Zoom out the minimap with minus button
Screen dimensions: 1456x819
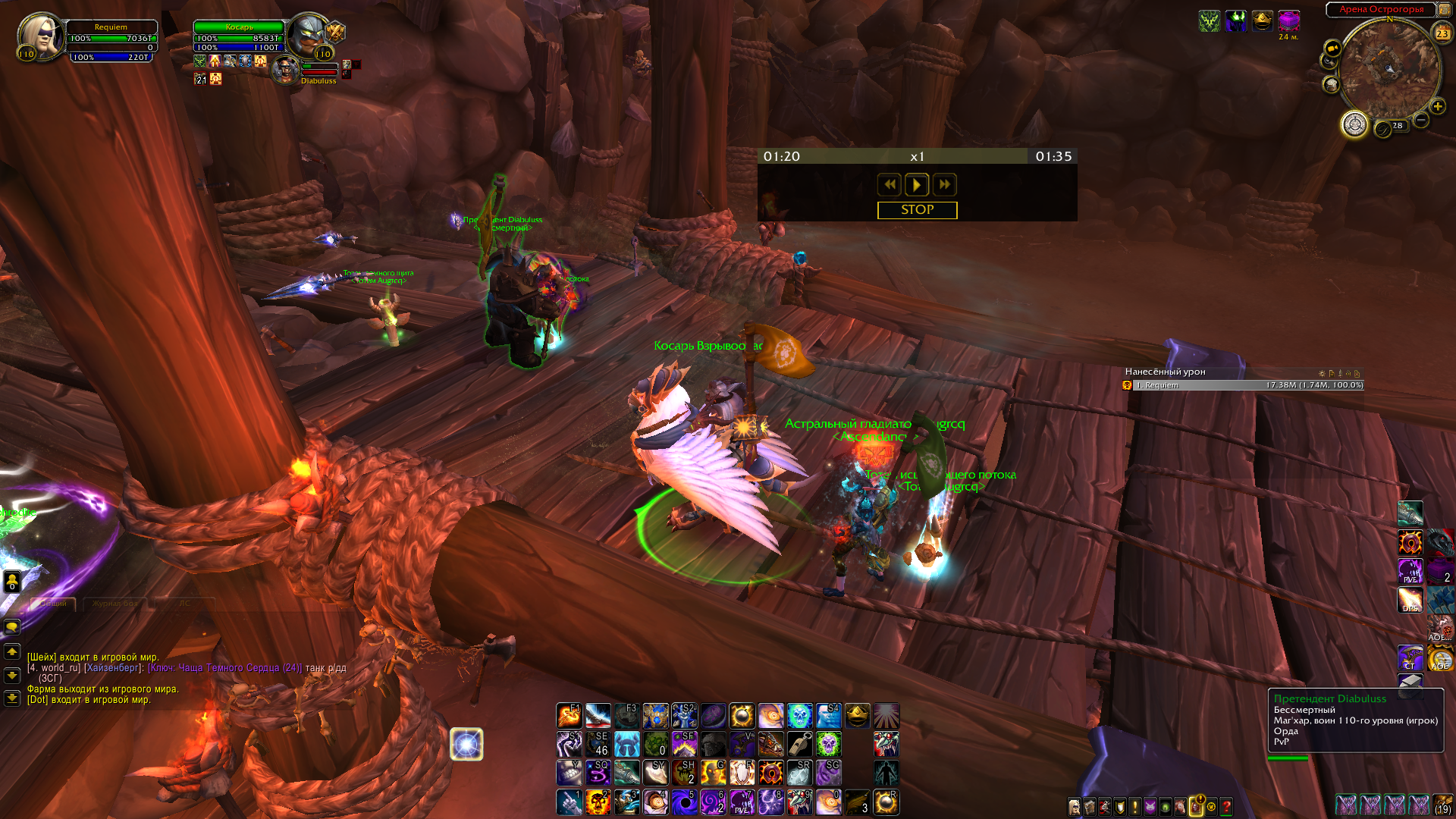[1421, 120]
